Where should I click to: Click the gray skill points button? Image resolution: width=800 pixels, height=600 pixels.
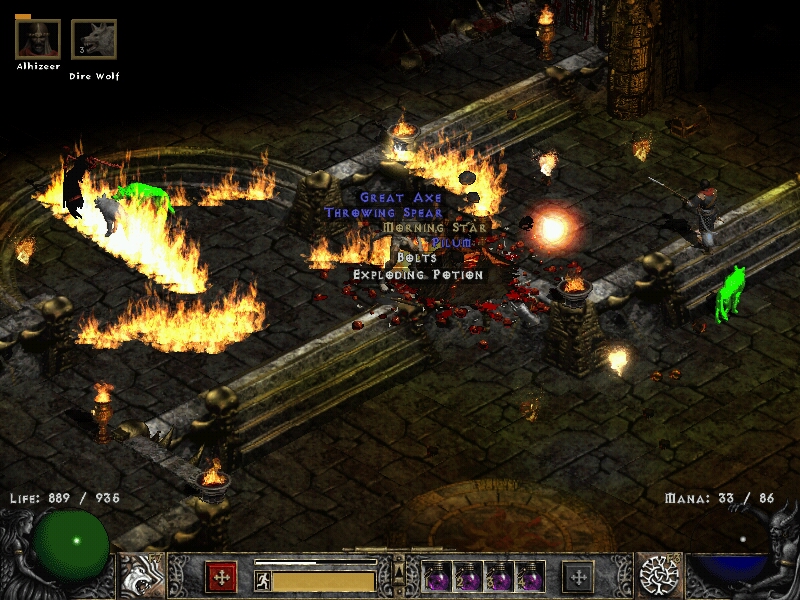(x=578, y=576)
